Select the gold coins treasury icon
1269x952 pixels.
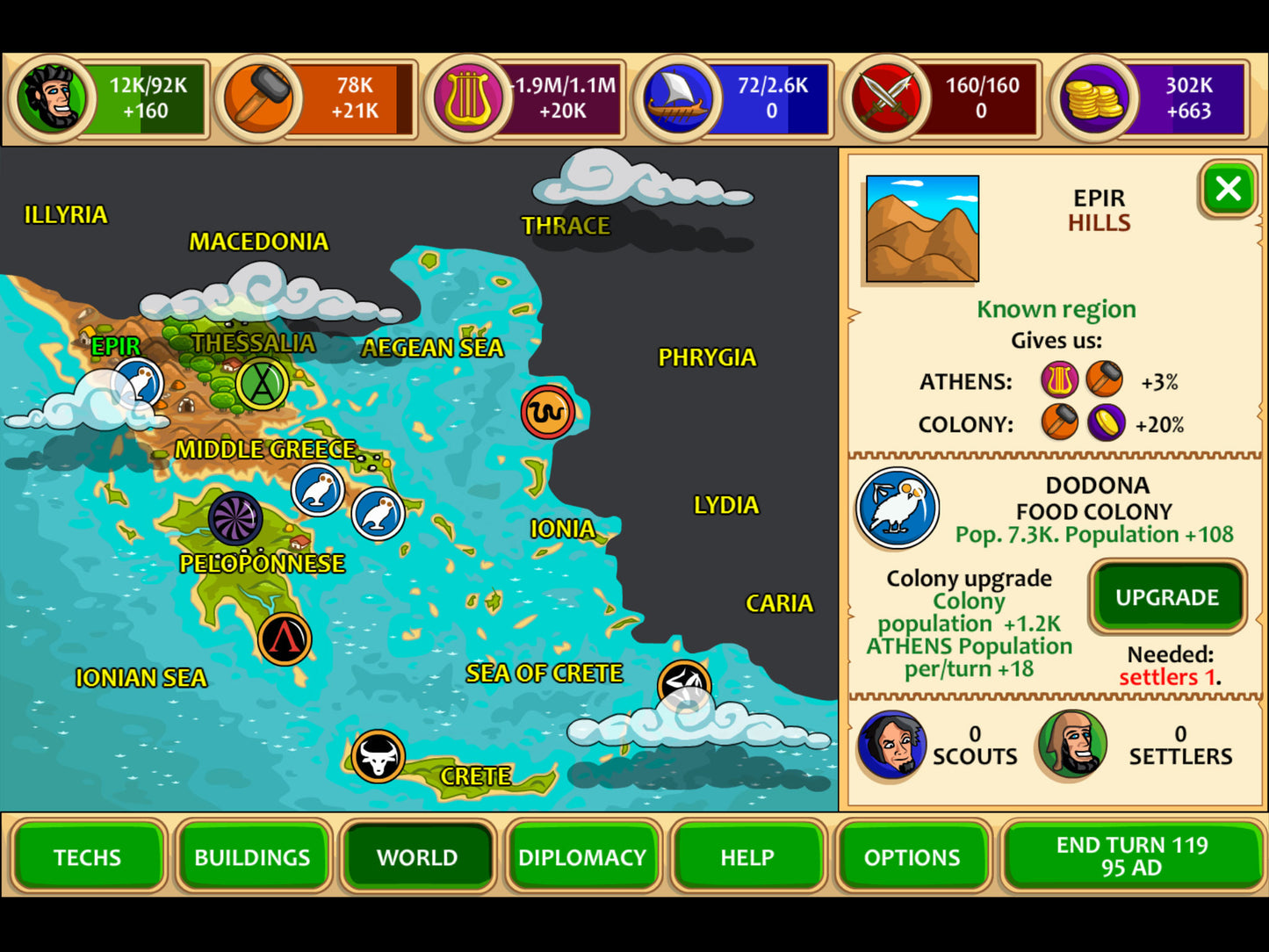[1092, 98]
